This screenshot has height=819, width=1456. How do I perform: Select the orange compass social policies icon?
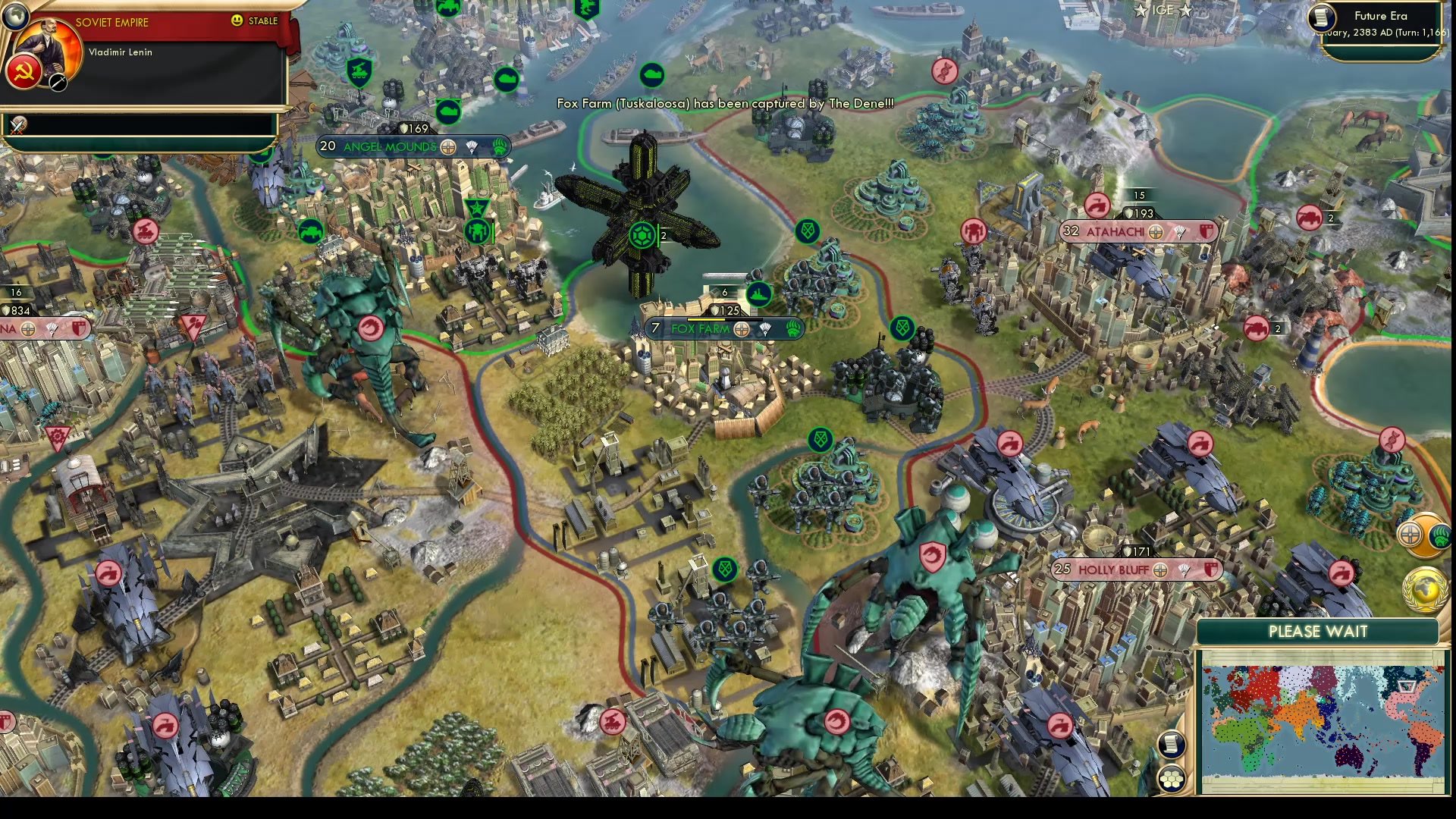[1411, 533]
